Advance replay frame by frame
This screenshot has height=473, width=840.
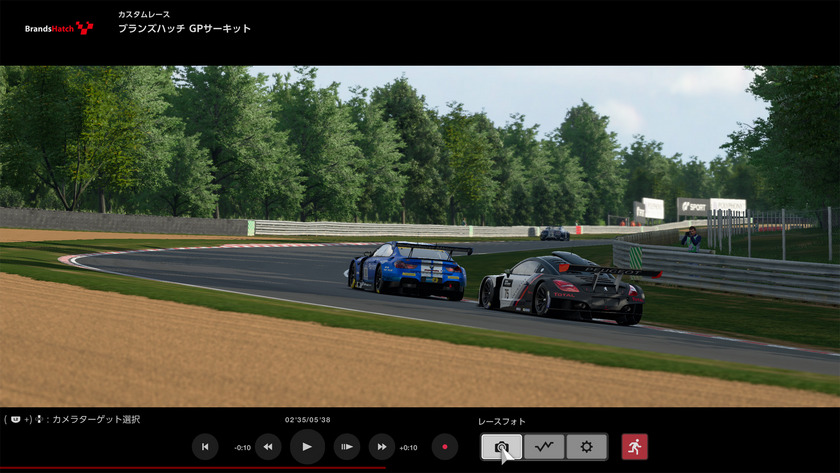click(x=346, y=447)
